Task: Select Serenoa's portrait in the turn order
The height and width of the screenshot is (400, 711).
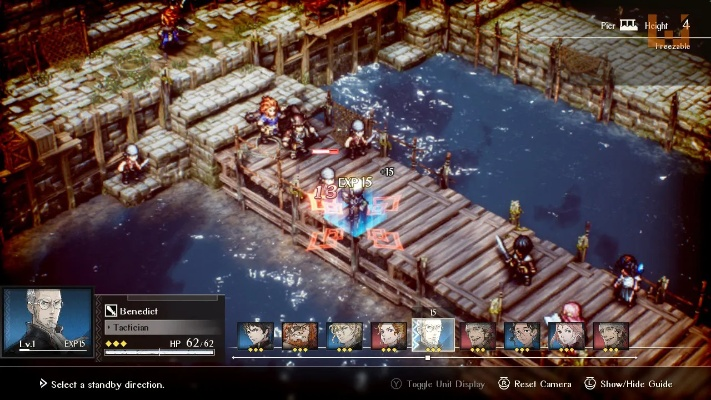Action: click(x=255, y=336)
